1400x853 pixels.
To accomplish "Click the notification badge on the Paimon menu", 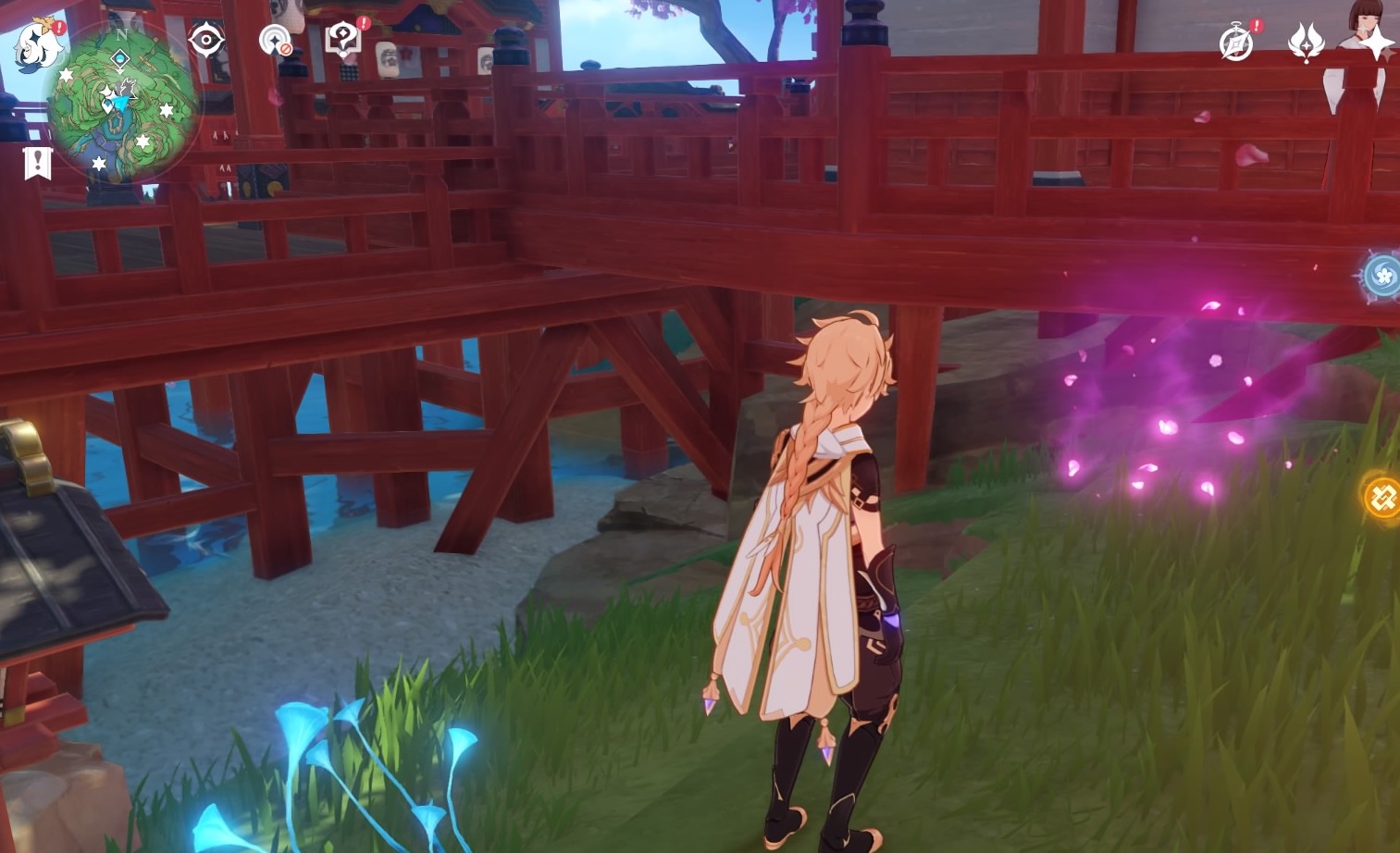I will click(x=59, y=27).
